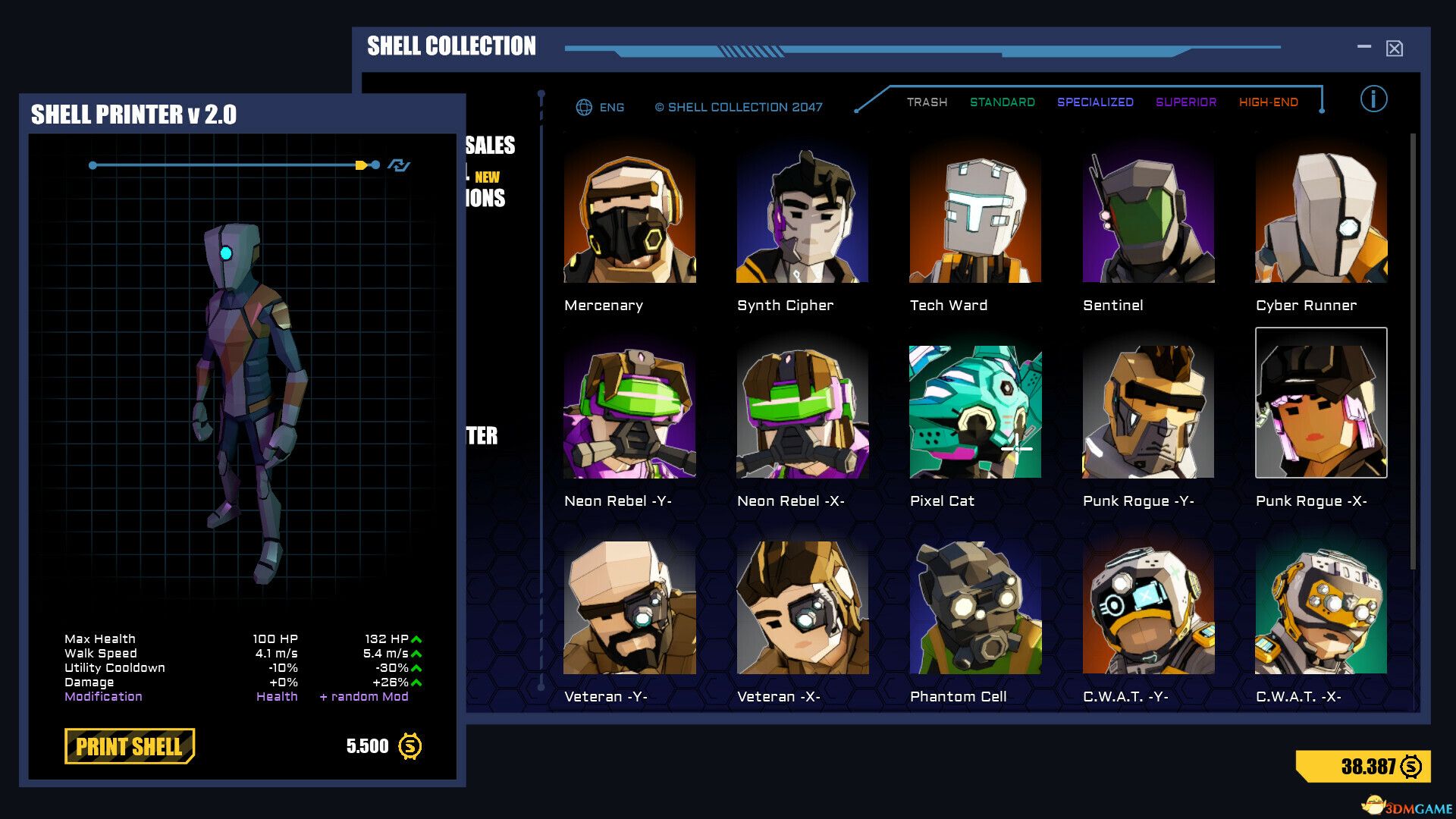Choose the Tech Ward shell
The height and width of the screenshot is (819, 1456).
pyautogui.click(x=975, y=217)
